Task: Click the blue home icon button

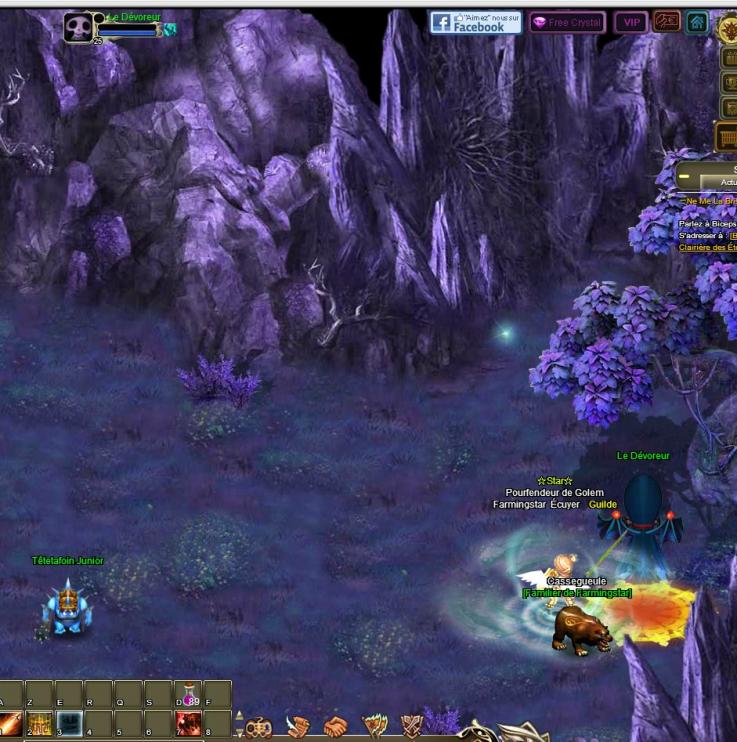Action: [x=697, y=22]
